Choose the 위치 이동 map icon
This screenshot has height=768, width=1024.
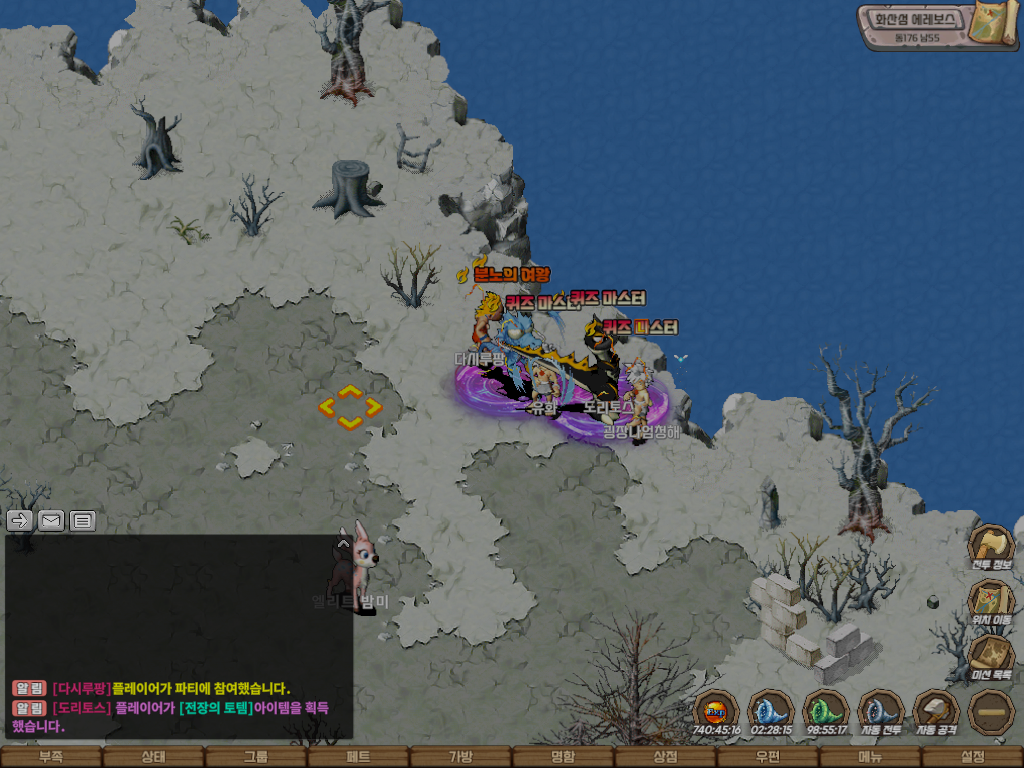(991, 600)
